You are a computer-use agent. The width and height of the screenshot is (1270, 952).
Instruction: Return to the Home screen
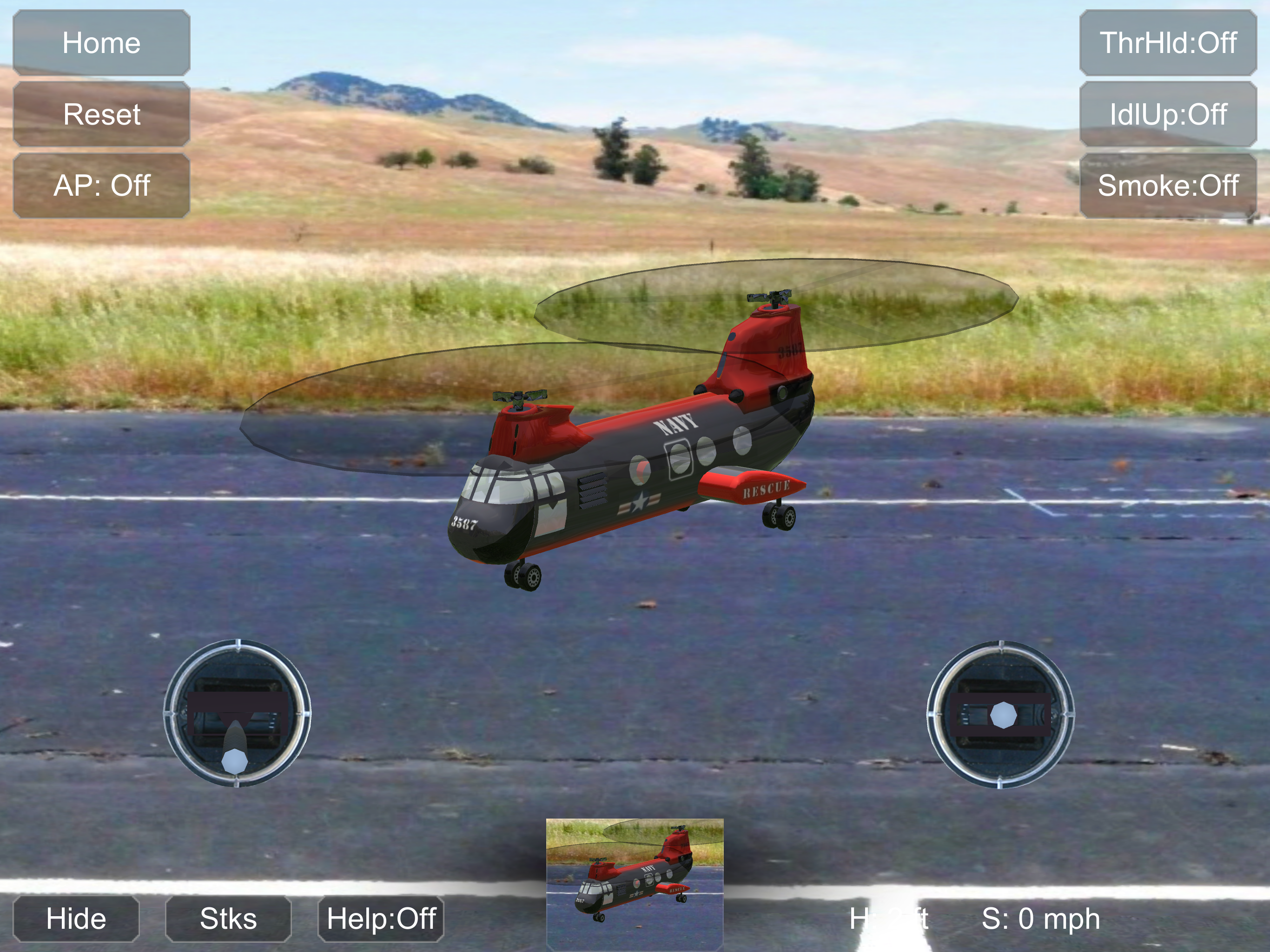click(x=102, y=43)
